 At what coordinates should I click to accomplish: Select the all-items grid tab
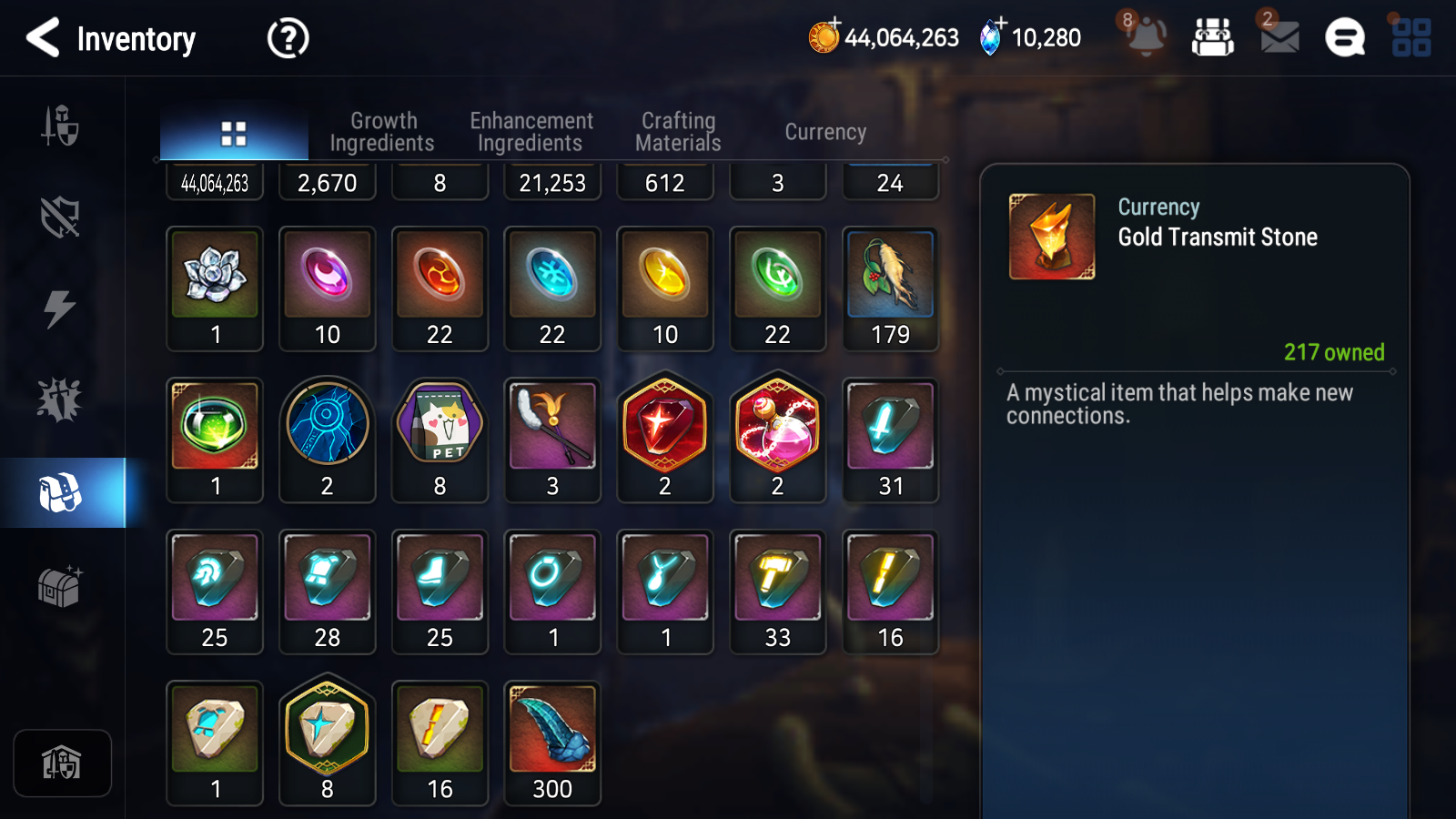pos(234,134)
